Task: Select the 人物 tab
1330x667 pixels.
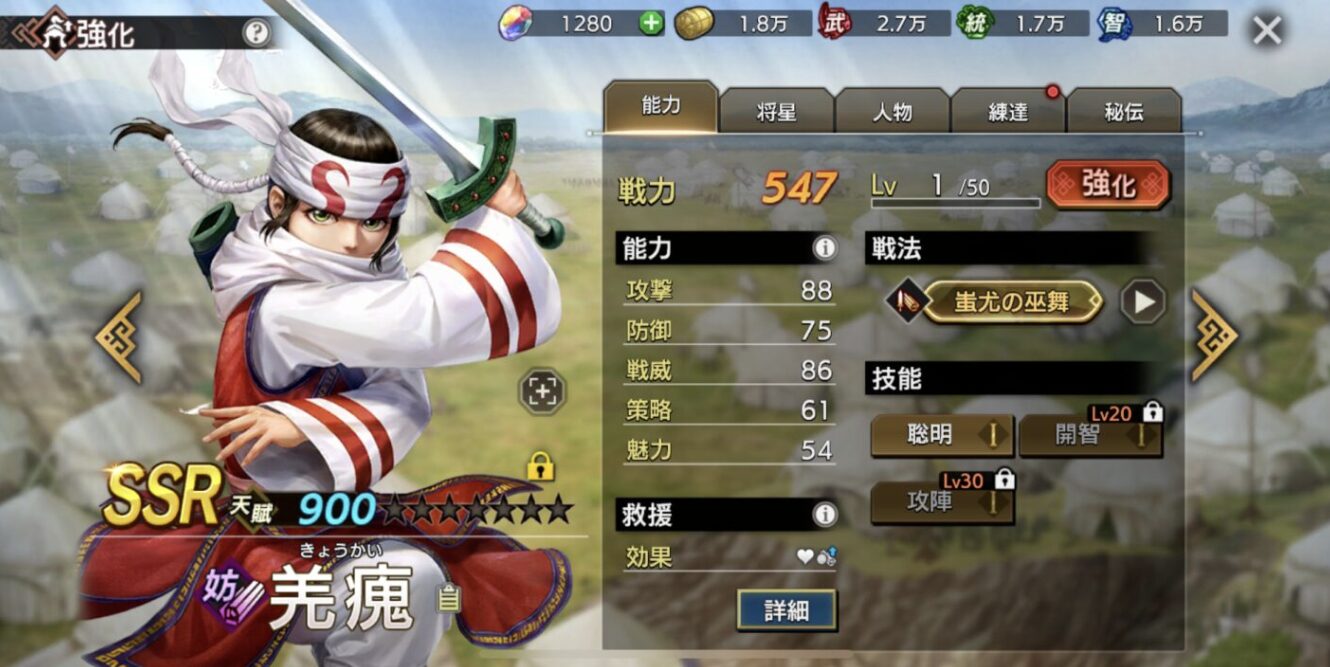Action: click(x=892, y=111)
